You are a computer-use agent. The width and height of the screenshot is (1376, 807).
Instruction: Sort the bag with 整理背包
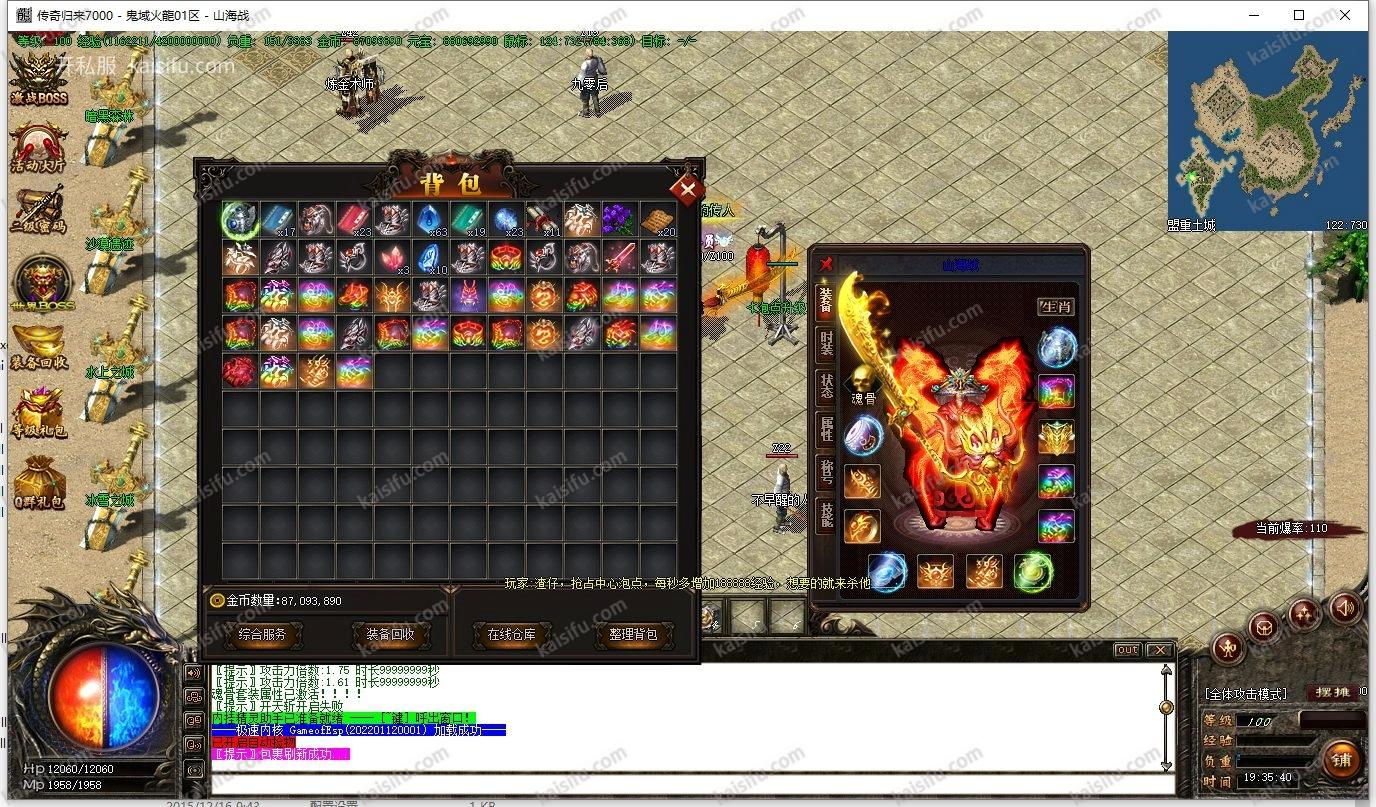[x=634, y=634]
